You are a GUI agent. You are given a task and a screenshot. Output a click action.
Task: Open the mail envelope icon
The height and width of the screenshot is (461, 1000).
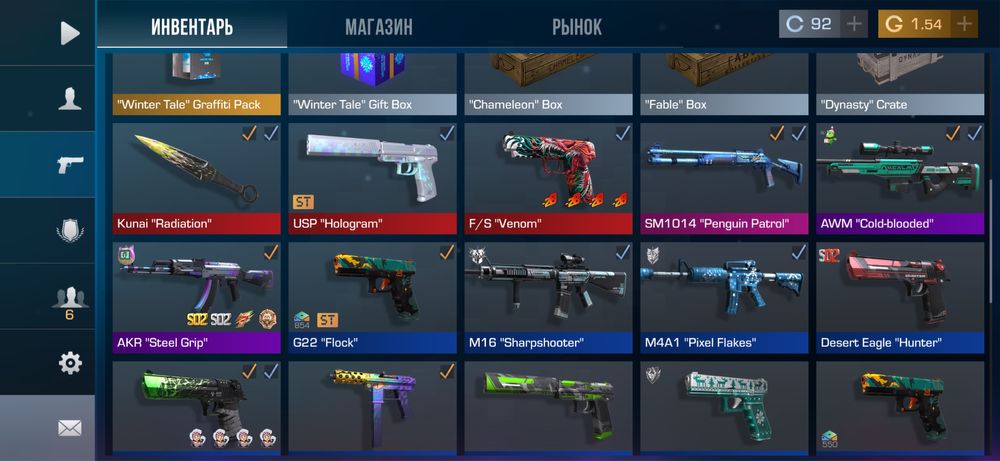[x=69, y=428]
